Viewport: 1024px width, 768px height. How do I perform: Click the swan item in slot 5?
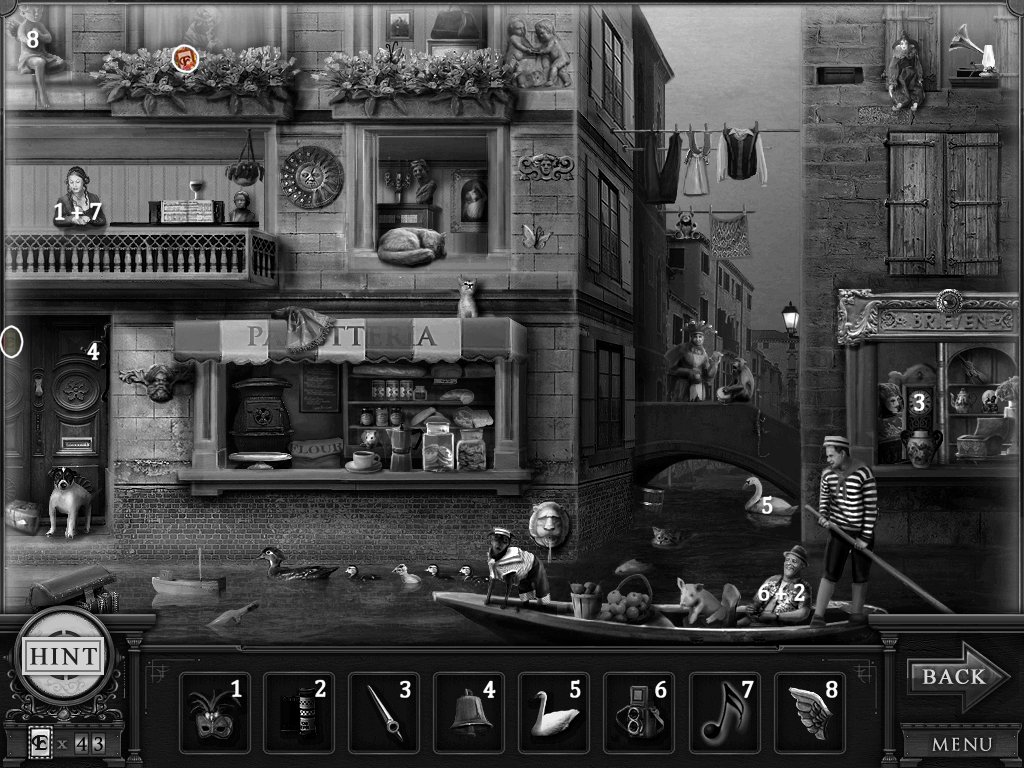click(555, 713)
